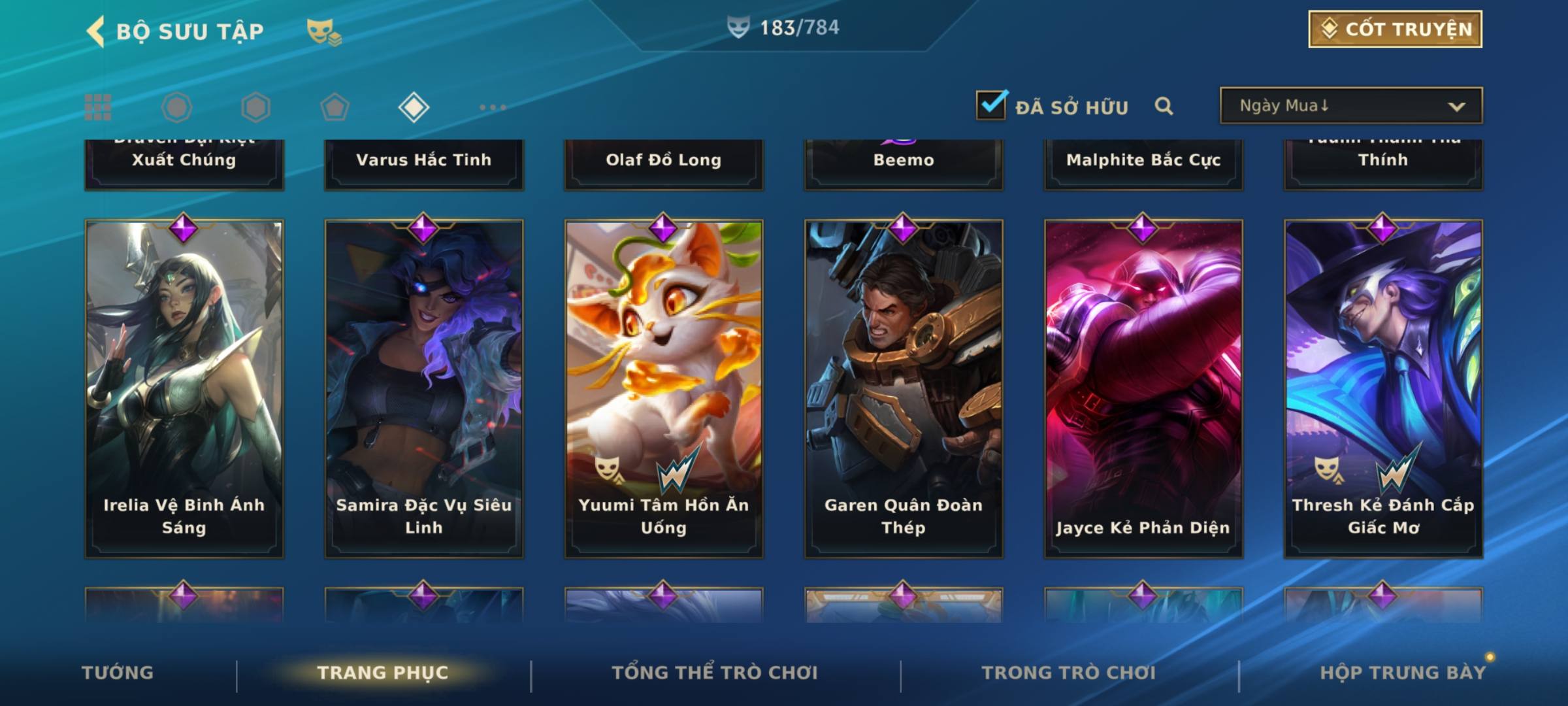Open the Trong Trò Chơi tab
Image resolution: width=1568 pixels, height=706 pixels.
pyautogui.click(x=1069, y=673)
